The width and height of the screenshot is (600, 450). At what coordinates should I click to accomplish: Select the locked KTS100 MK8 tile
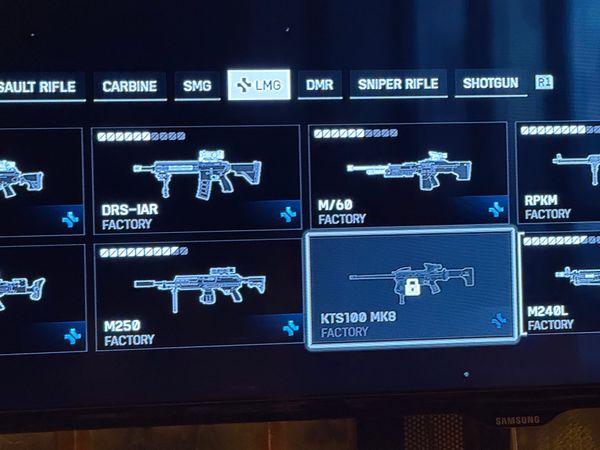click(x=410, y=286)
